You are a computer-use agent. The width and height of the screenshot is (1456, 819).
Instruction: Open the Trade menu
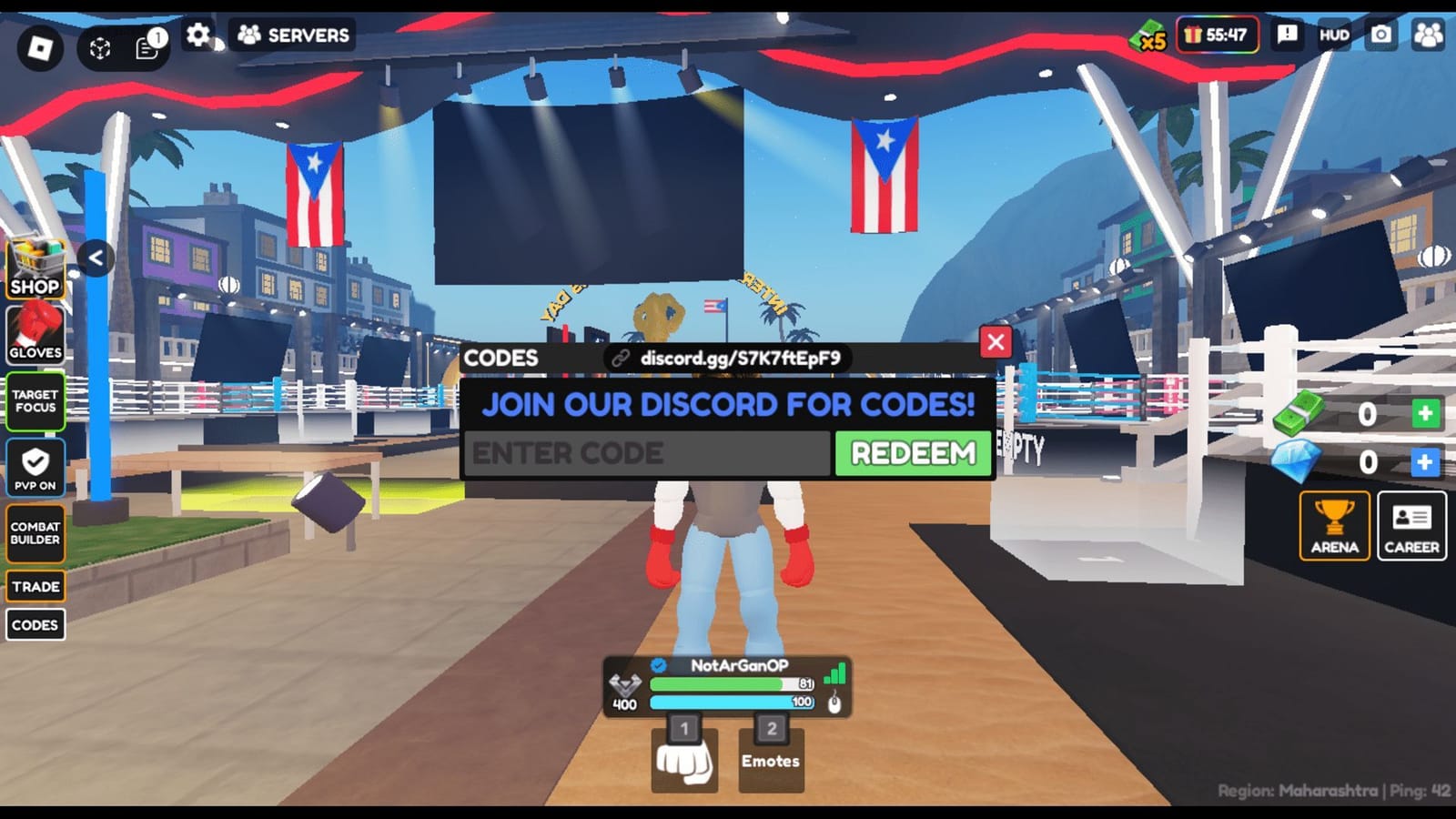point(35,586)
